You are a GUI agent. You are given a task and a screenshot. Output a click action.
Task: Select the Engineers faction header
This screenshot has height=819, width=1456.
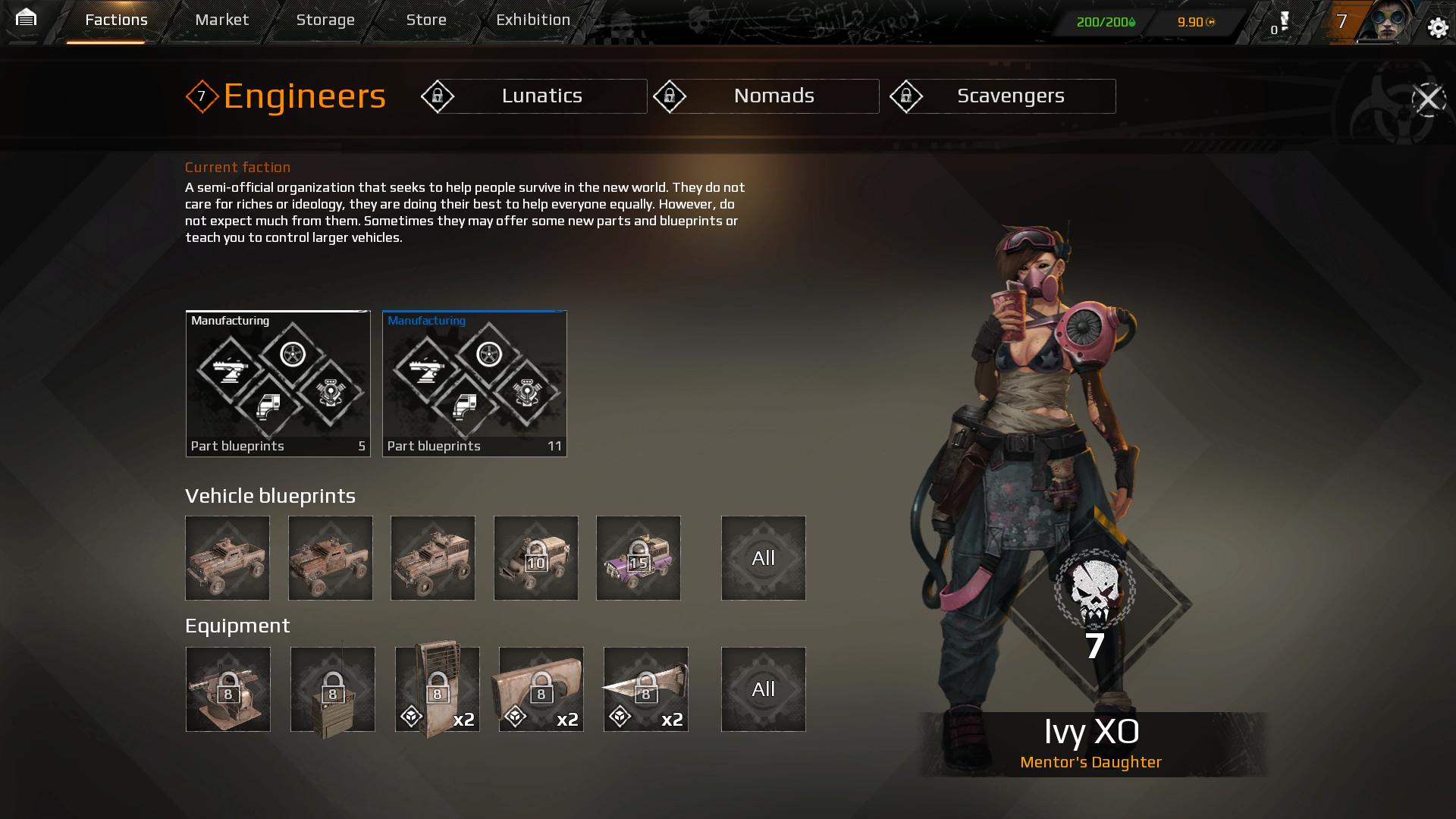point(287,96)
